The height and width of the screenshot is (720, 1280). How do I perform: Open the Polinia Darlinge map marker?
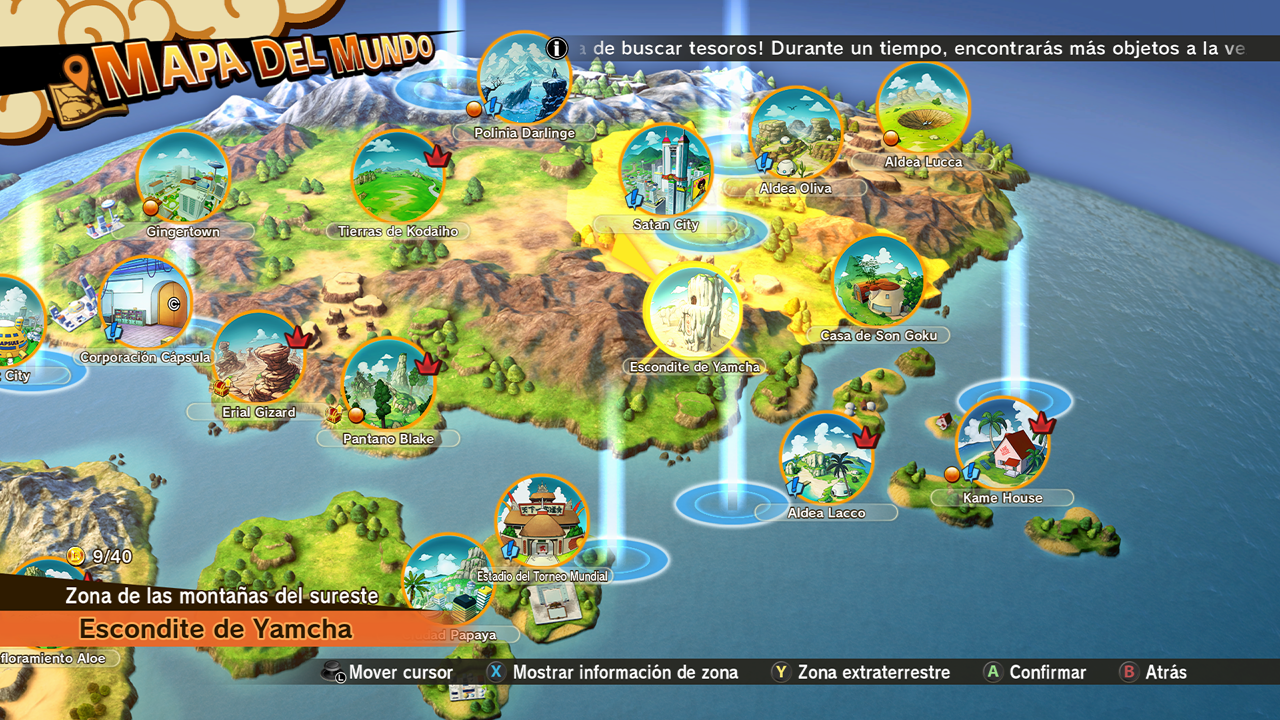click(524, 78)
